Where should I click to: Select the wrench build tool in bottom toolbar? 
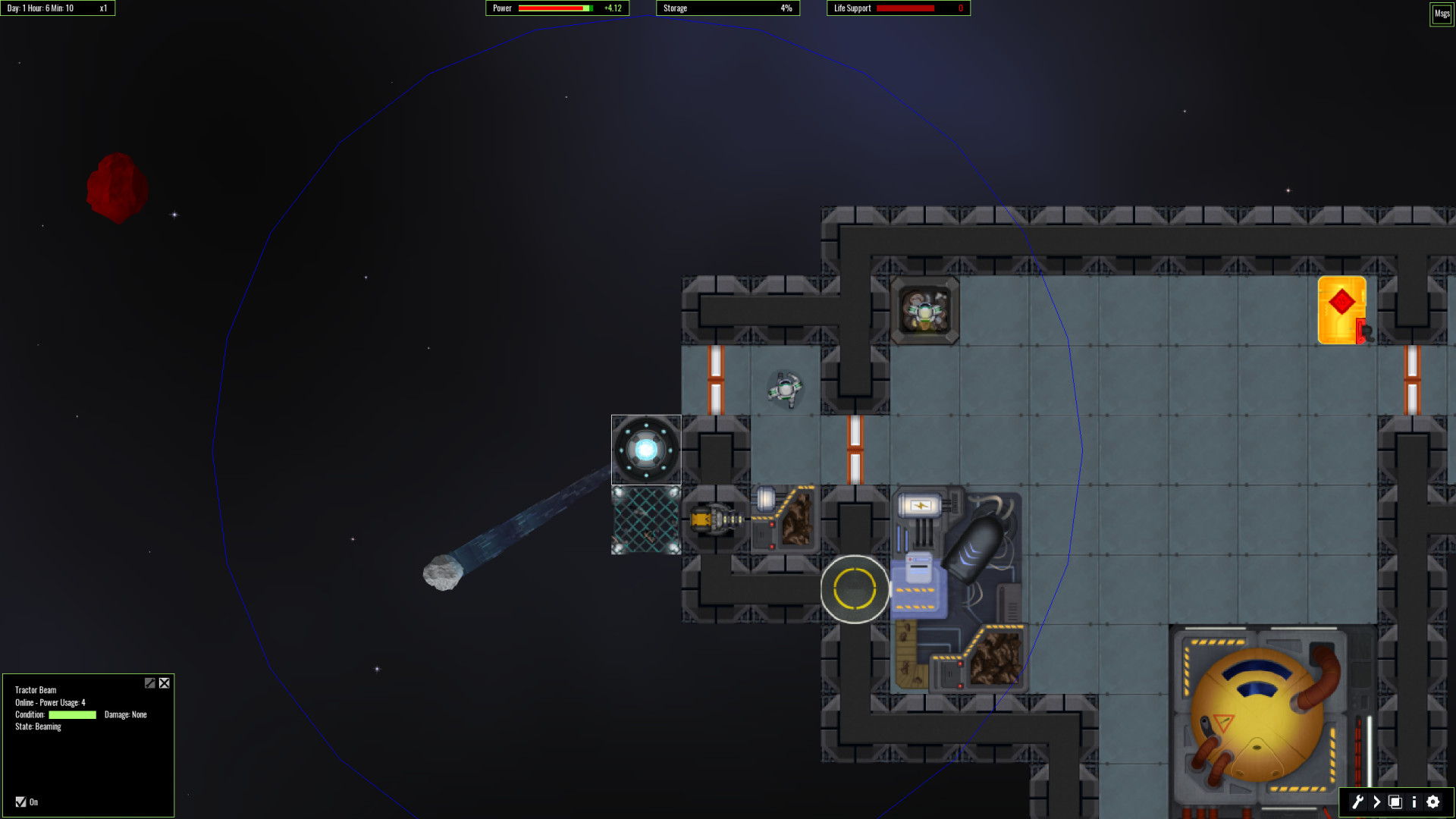(1358, 802)
